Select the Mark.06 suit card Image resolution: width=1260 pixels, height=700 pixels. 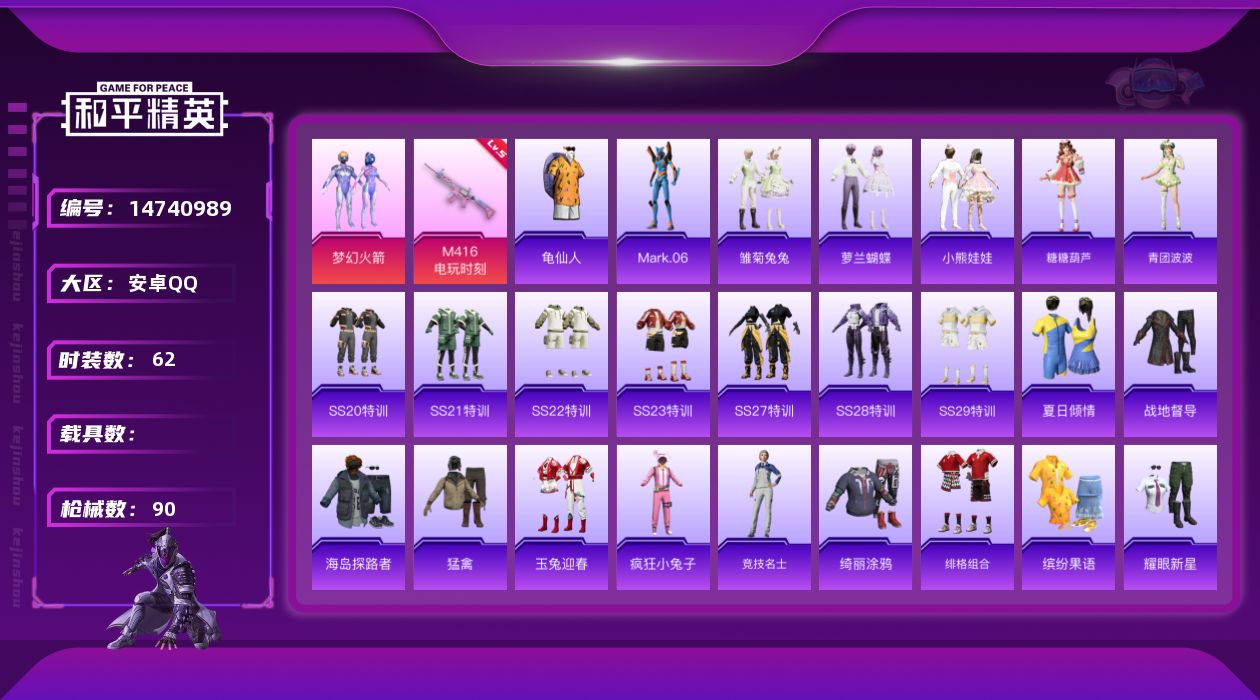pos(663,211)
